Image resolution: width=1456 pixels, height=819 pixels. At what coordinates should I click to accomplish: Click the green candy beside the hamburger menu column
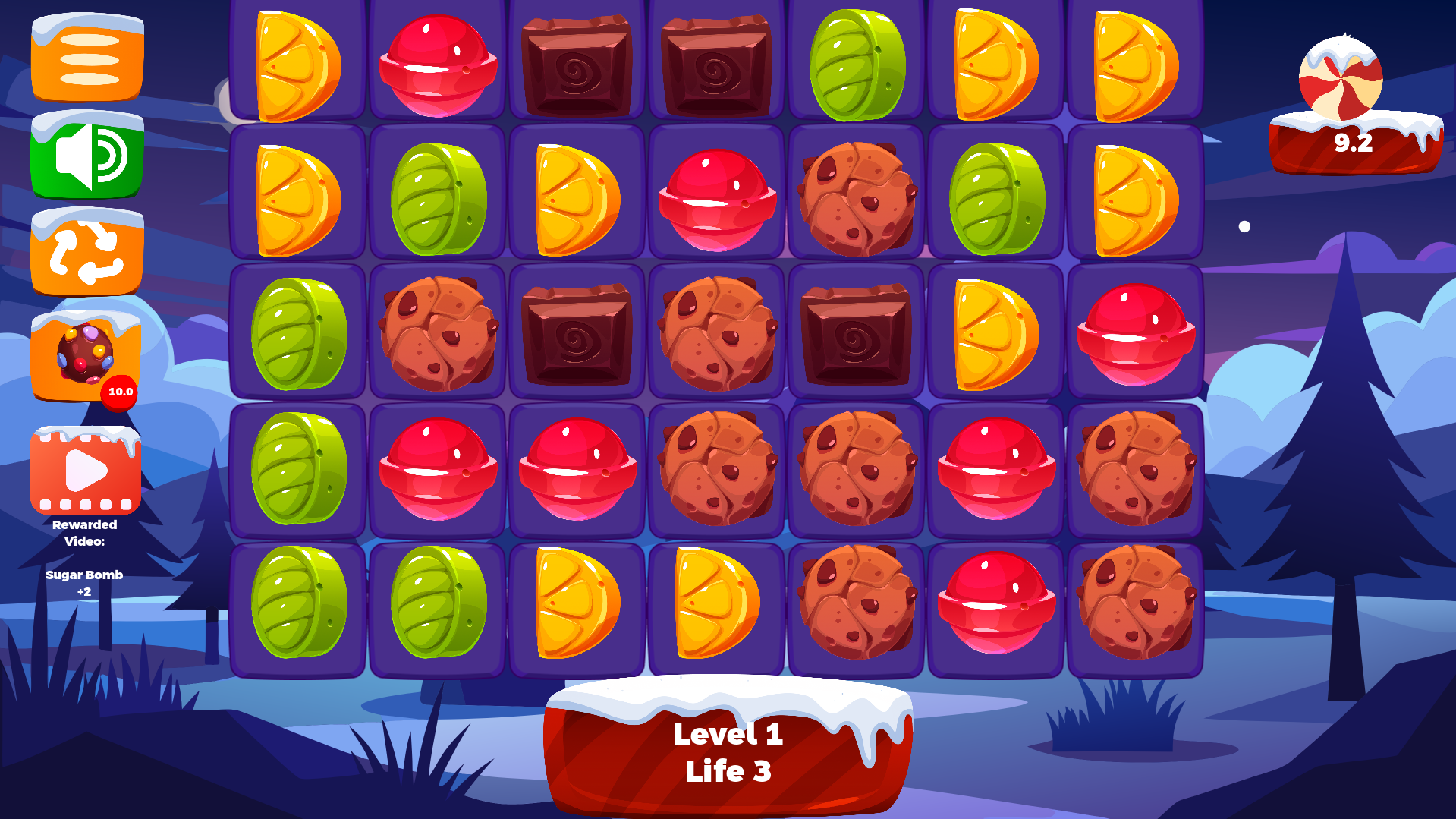[299, 334]
